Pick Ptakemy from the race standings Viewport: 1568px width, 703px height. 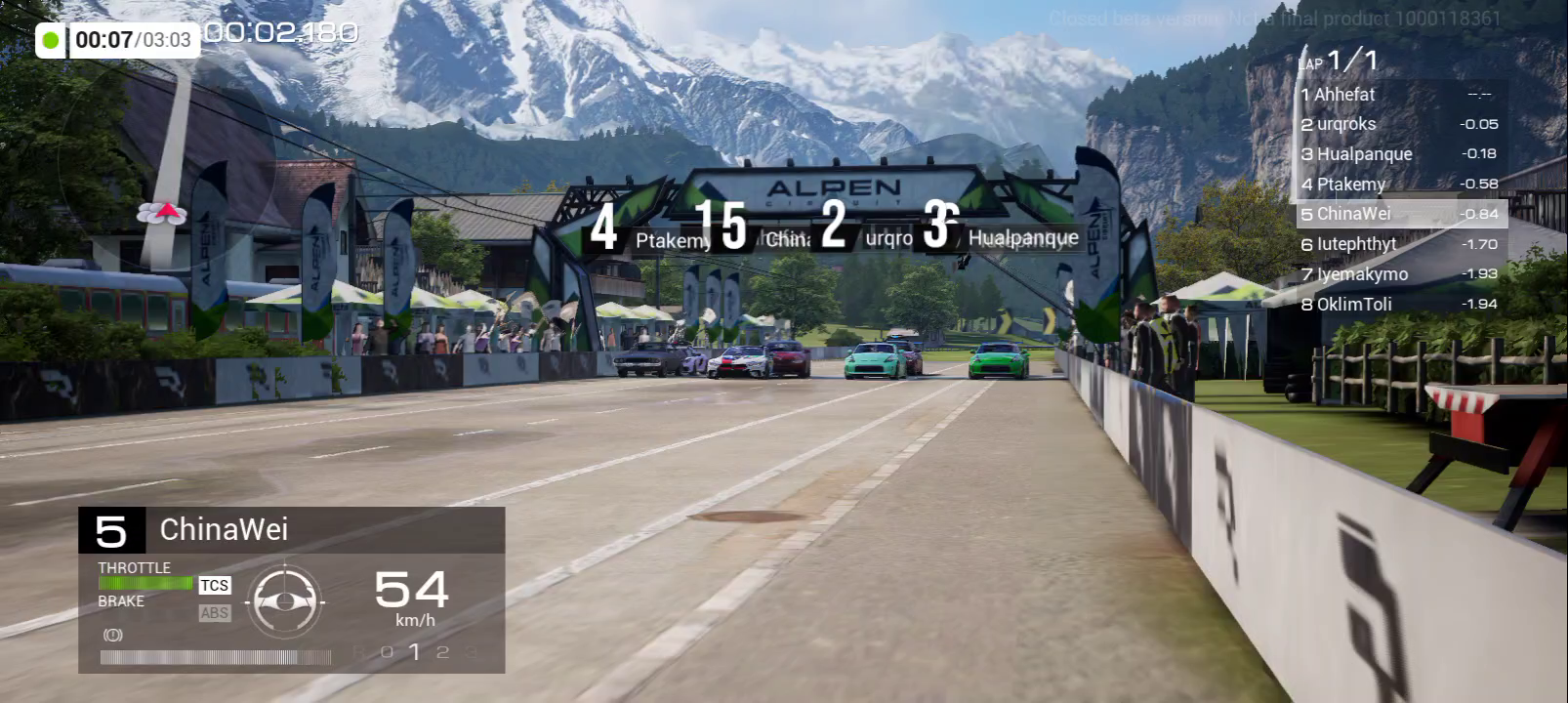(x=1399, y=184)
